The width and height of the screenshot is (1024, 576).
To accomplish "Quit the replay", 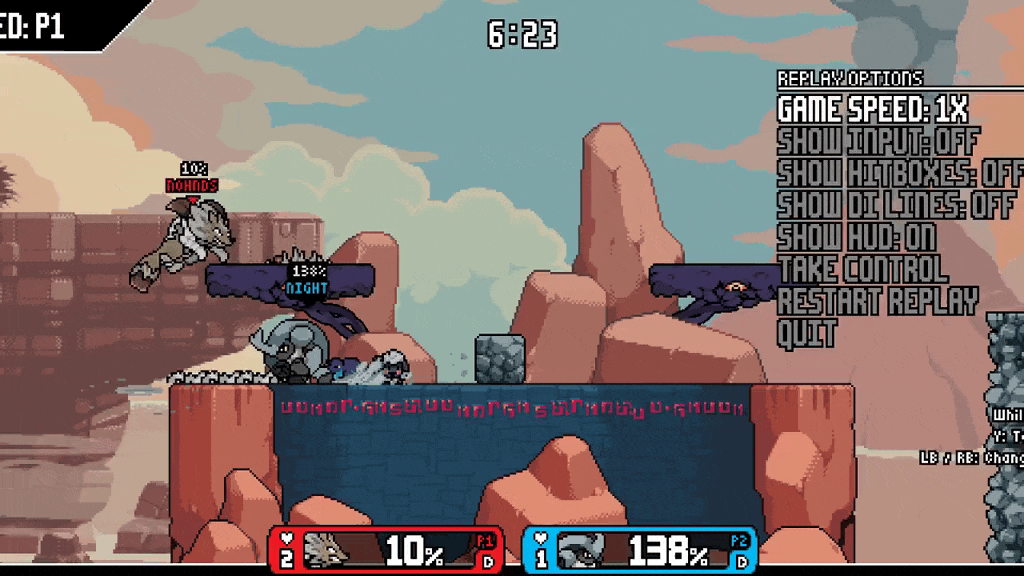I will pyautogui.click(x=806, y=333).
